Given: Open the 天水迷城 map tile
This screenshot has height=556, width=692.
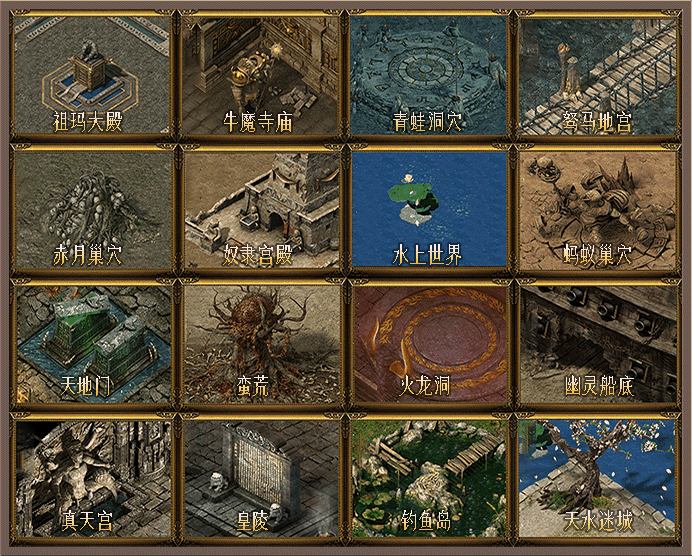Looking at the screenshot, I should click(596, 476).
